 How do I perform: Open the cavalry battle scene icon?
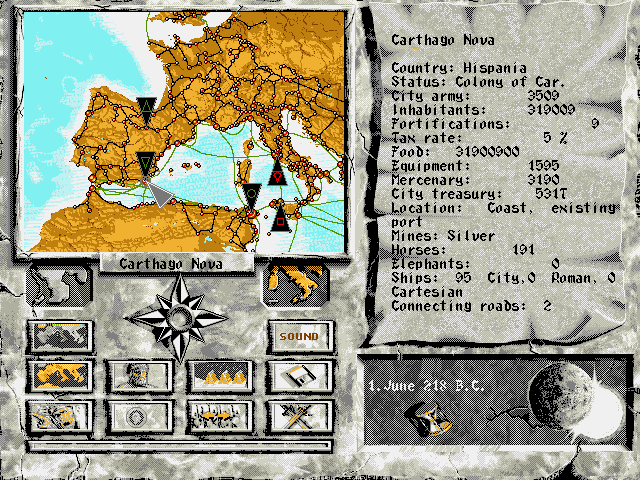point(62,415)
